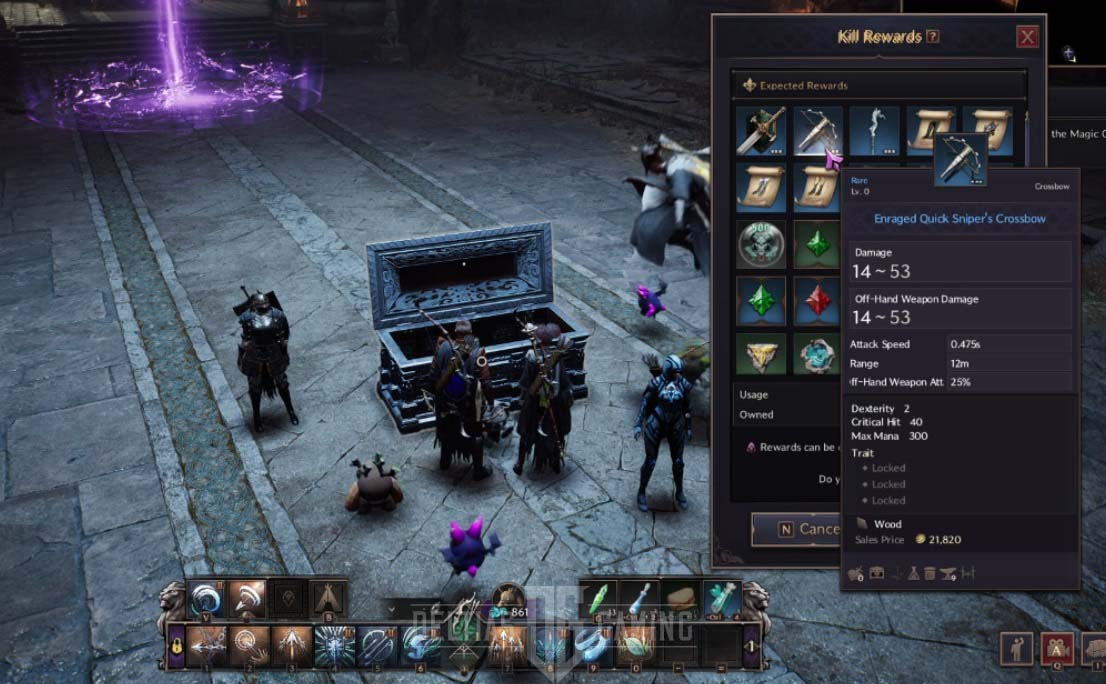Image resolution: width=1106 pixels, height=684 pixels.
Task: Close the Kill Rewards window
Action: point(1027,38)
